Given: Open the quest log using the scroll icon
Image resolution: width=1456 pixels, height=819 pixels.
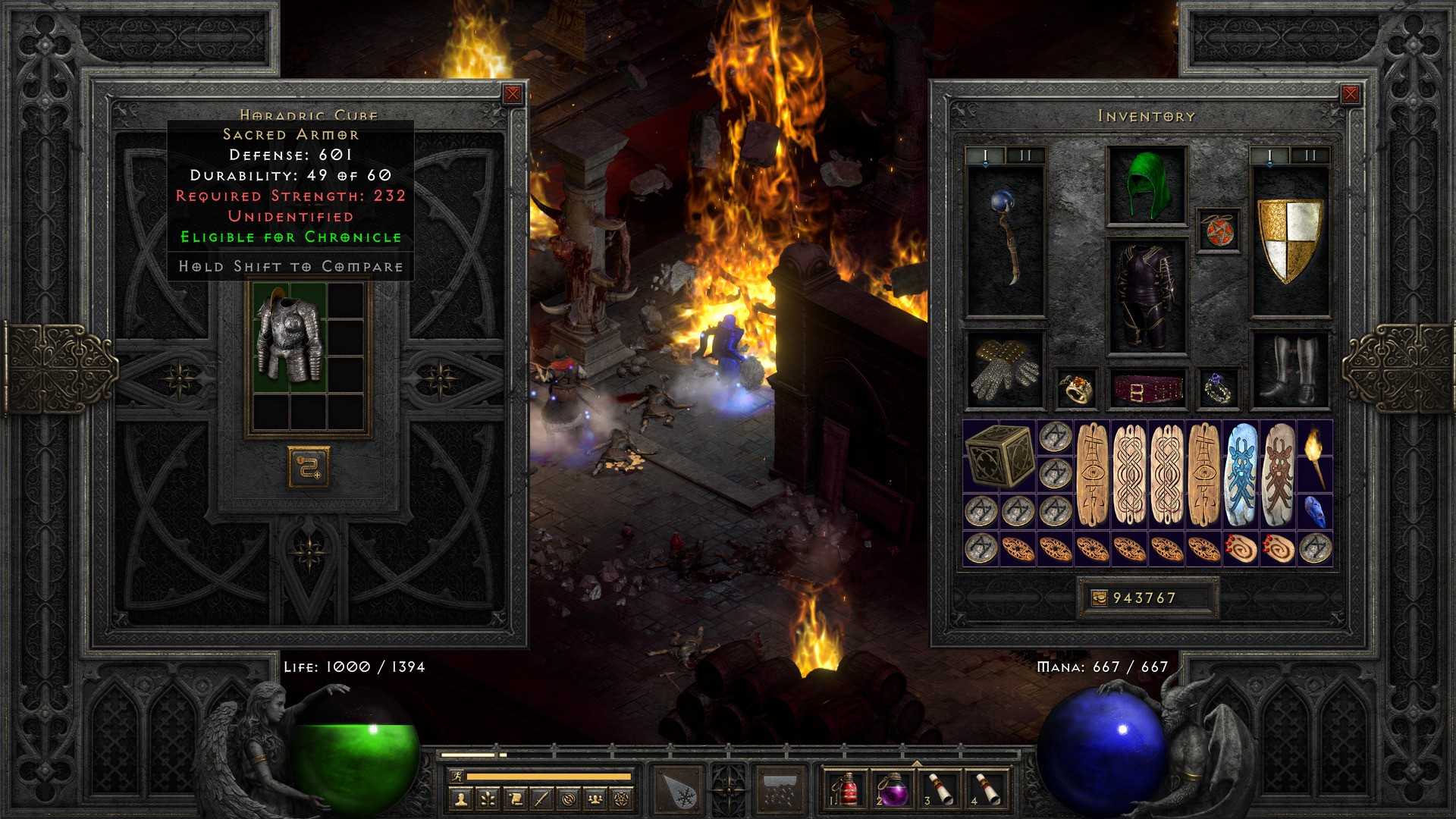Looking at the screenshot, I should point(515,799).
